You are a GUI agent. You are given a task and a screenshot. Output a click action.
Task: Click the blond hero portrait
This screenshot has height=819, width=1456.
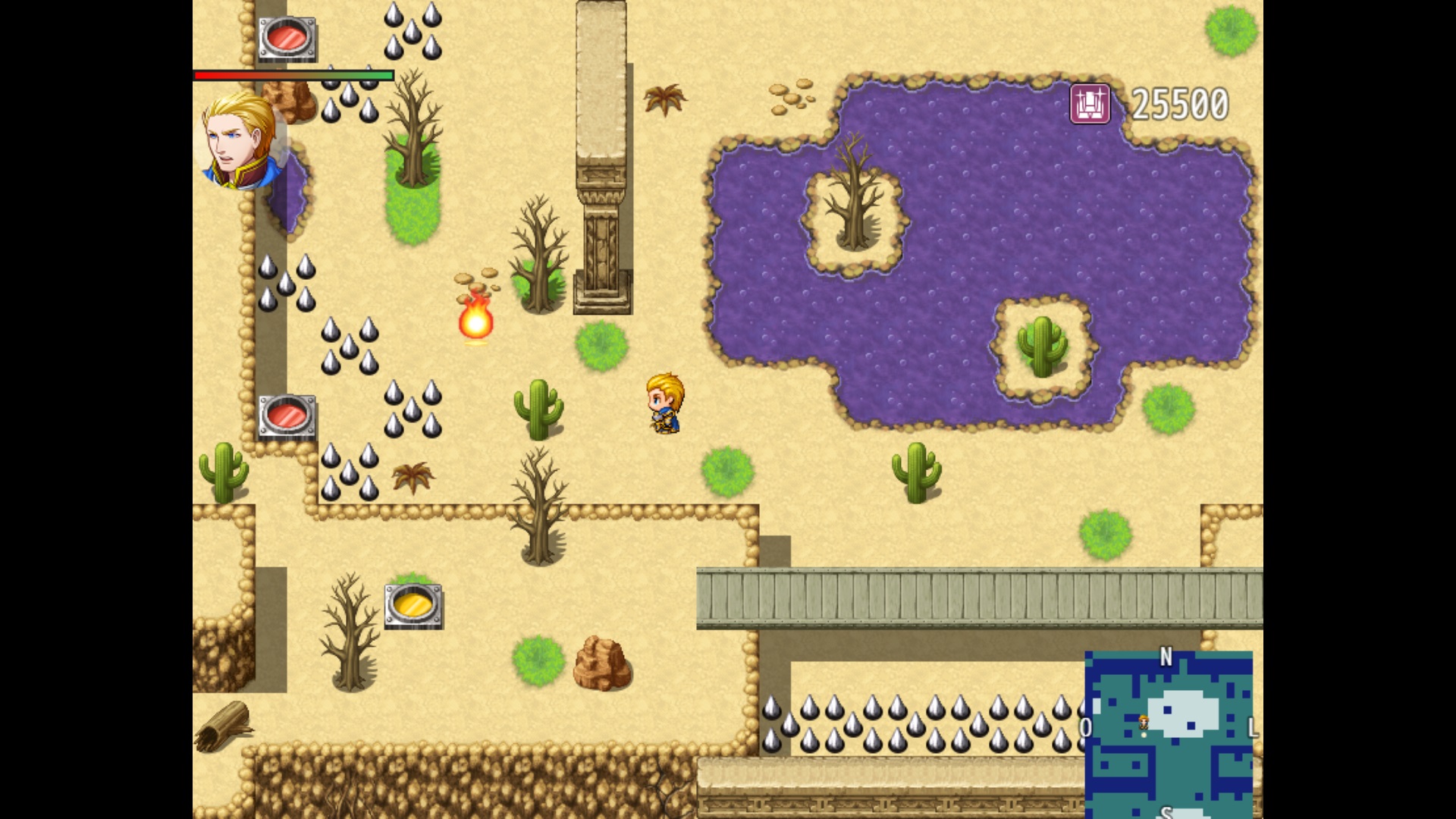[x=241, y=140]
